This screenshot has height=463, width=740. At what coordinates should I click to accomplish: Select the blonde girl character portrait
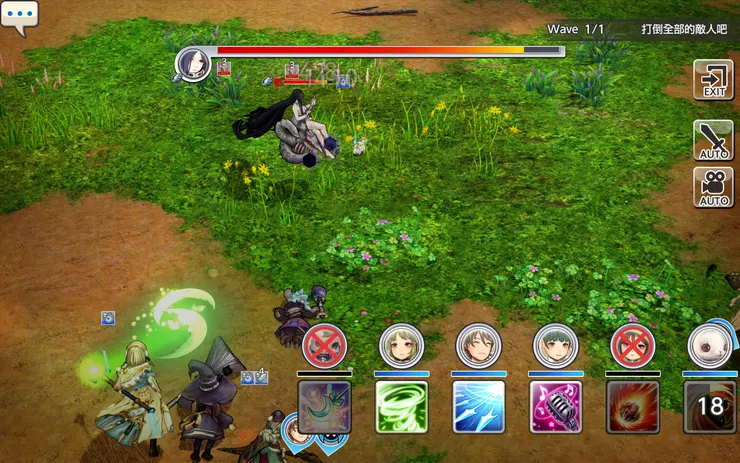pos(401,346)
